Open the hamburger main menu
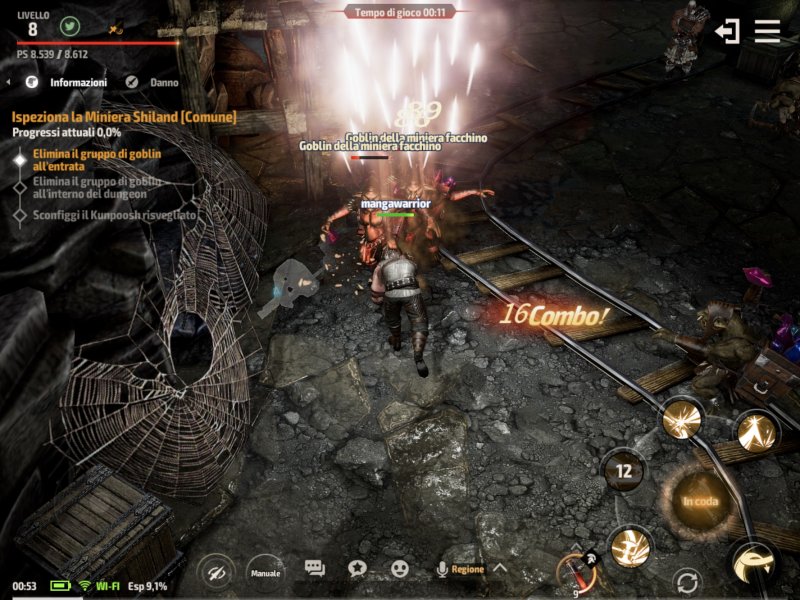 [x=767, y=31]
